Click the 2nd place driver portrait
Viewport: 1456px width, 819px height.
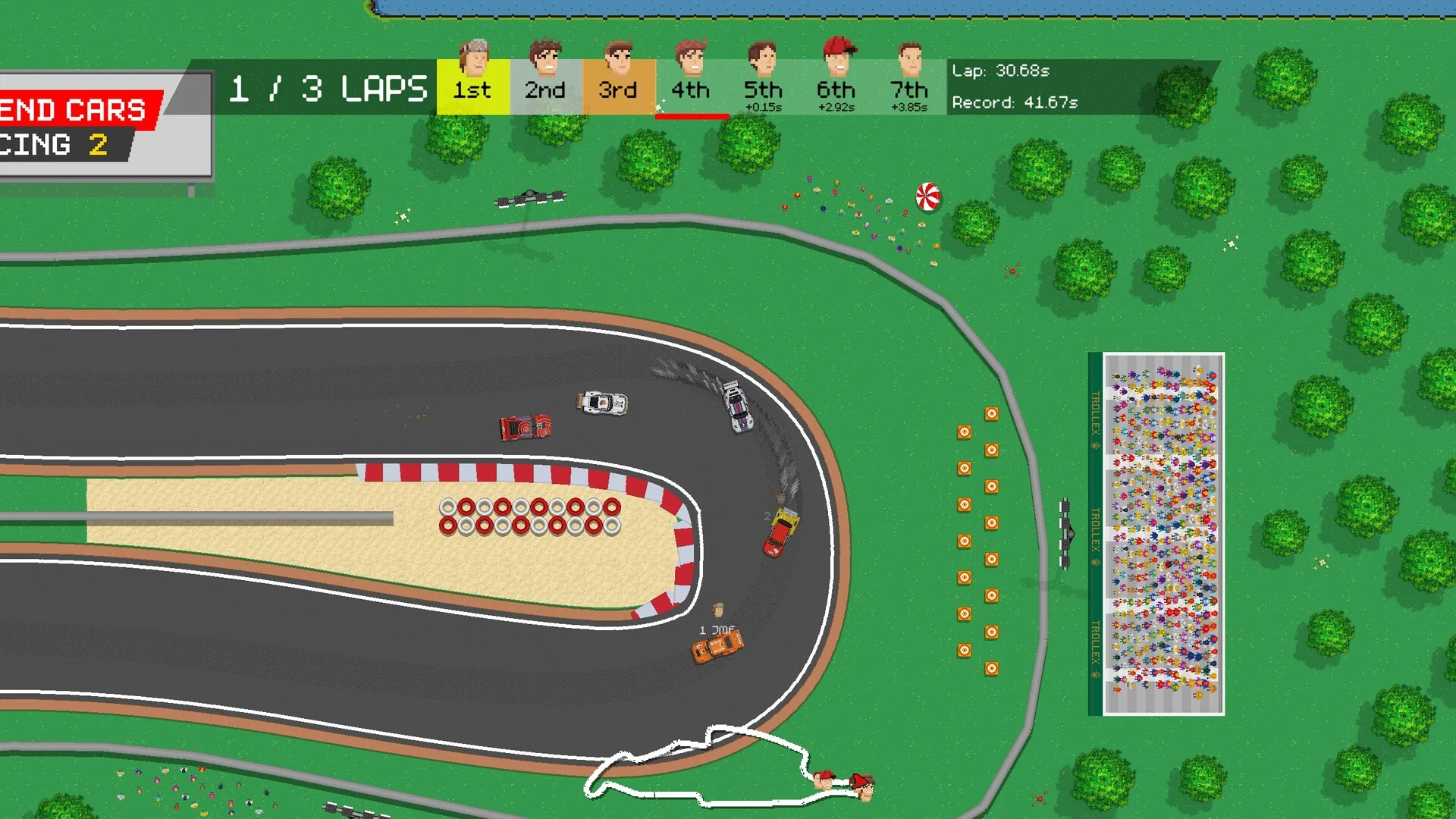click(545, 58)
